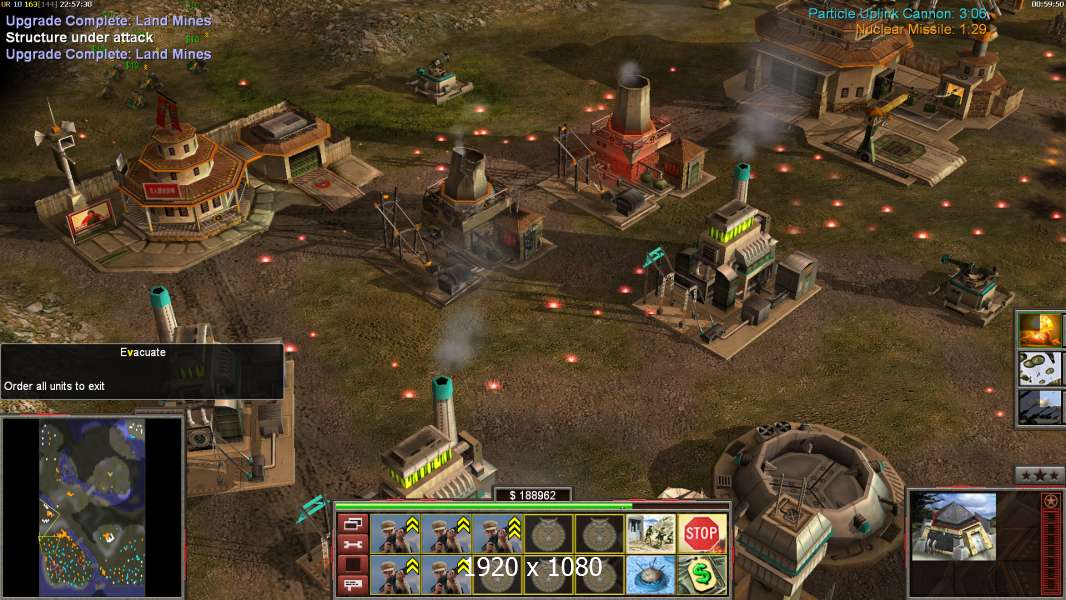1066x600 pixels.
Task: Click the red STOP command button
Action: click(x=702, y=534)
